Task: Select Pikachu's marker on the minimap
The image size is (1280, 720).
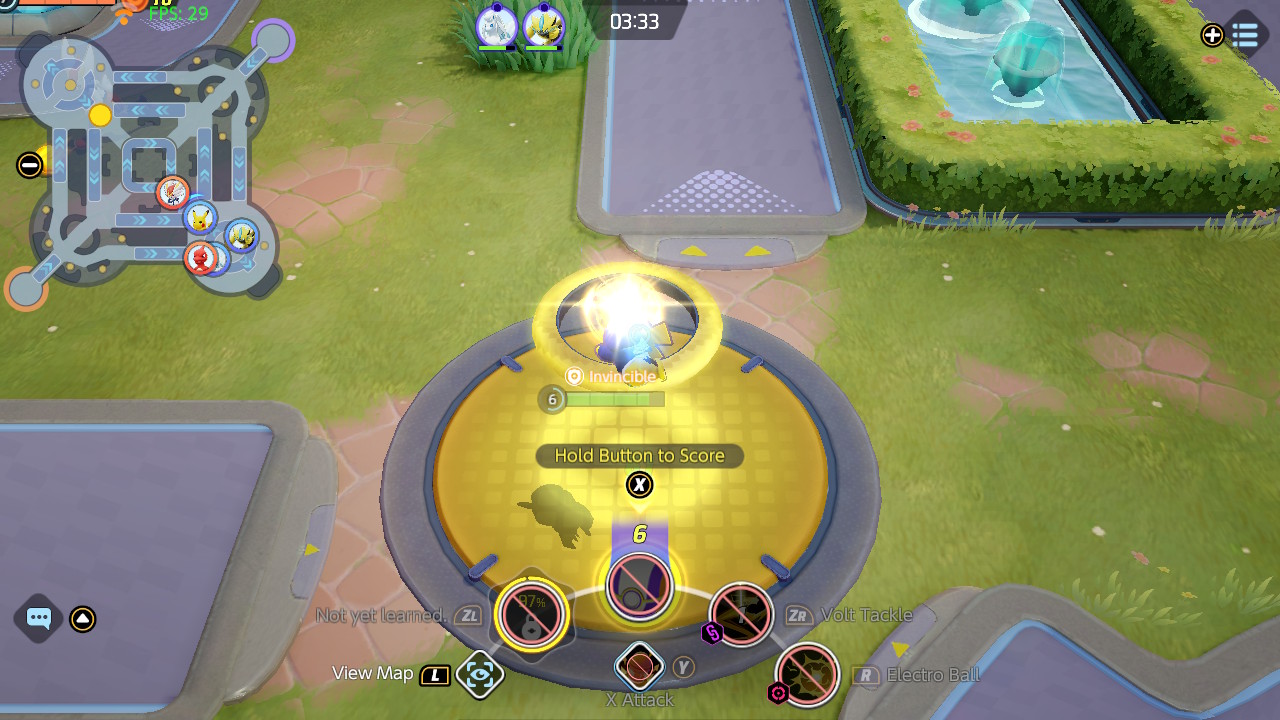Action: (201, 217)
